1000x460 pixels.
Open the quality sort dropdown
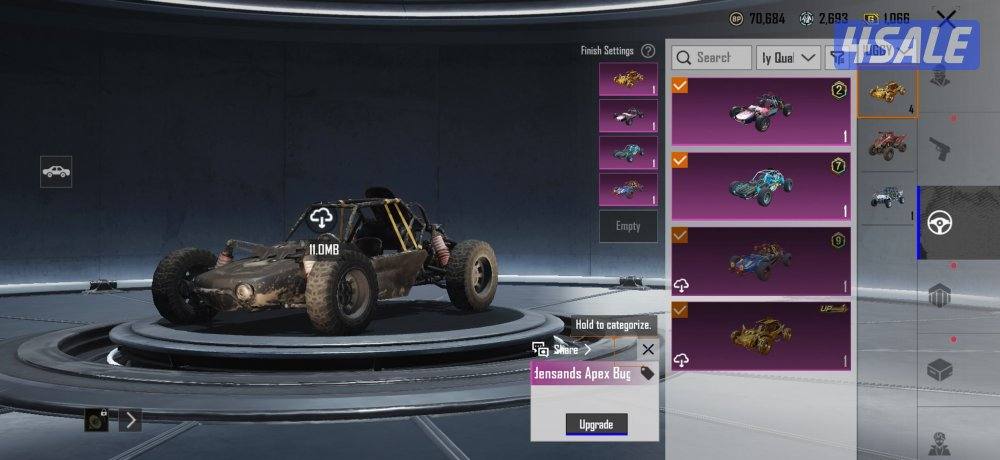pos(789,58)
